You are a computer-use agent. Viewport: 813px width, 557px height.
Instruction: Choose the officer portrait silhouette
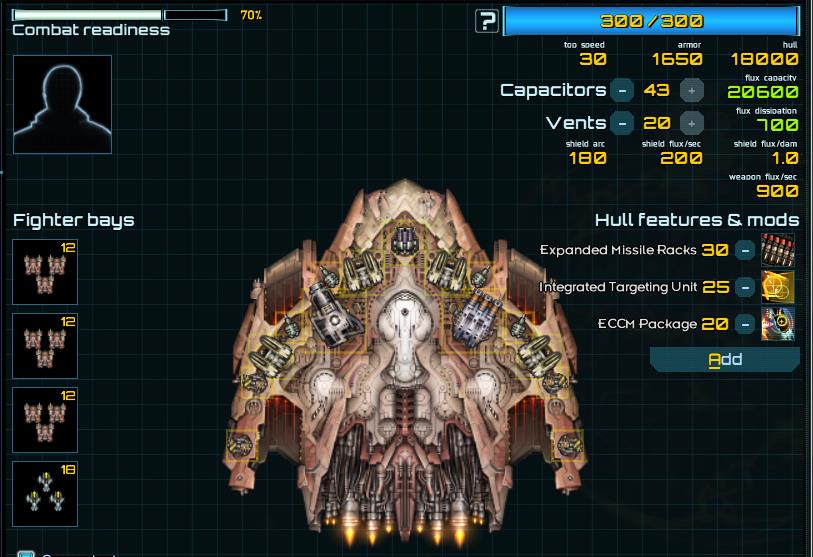[x=62, y=104]
